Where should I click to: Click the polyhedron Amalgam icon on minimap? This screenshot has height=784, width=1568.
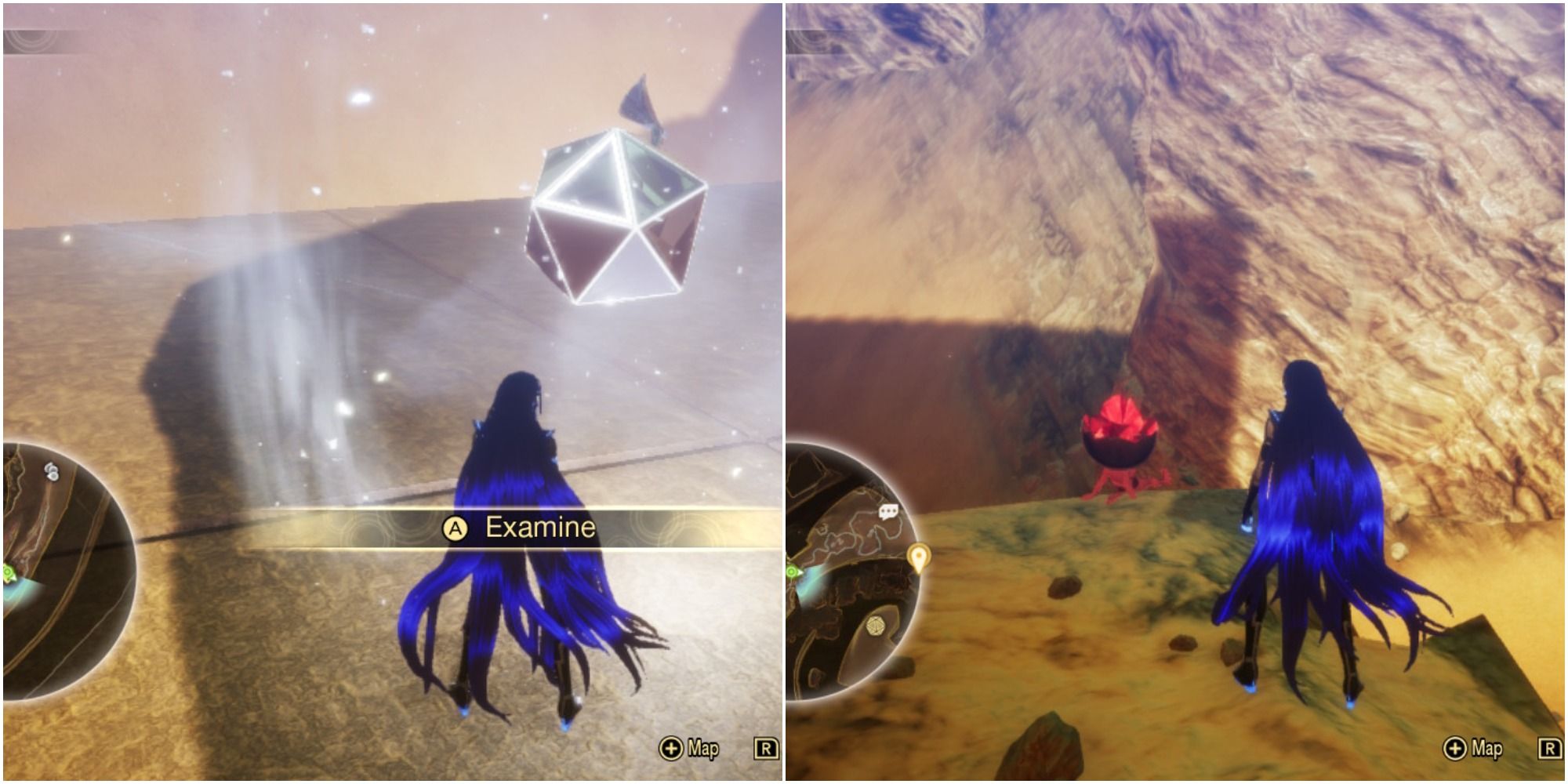[x=876, y=626]
